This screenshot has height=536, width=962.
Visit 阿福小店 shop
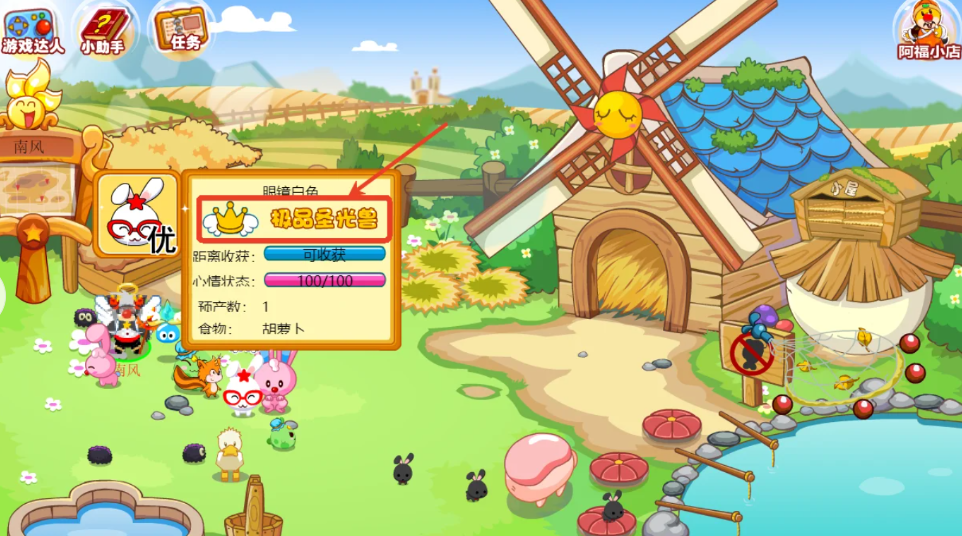928,30
